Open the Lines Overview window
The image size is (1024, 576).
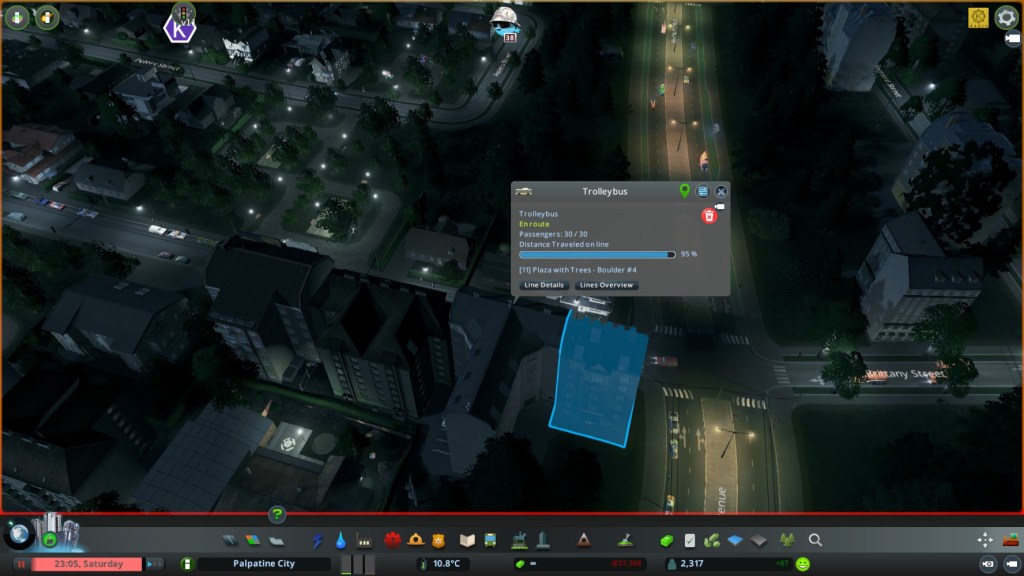(x=607, y=285)
